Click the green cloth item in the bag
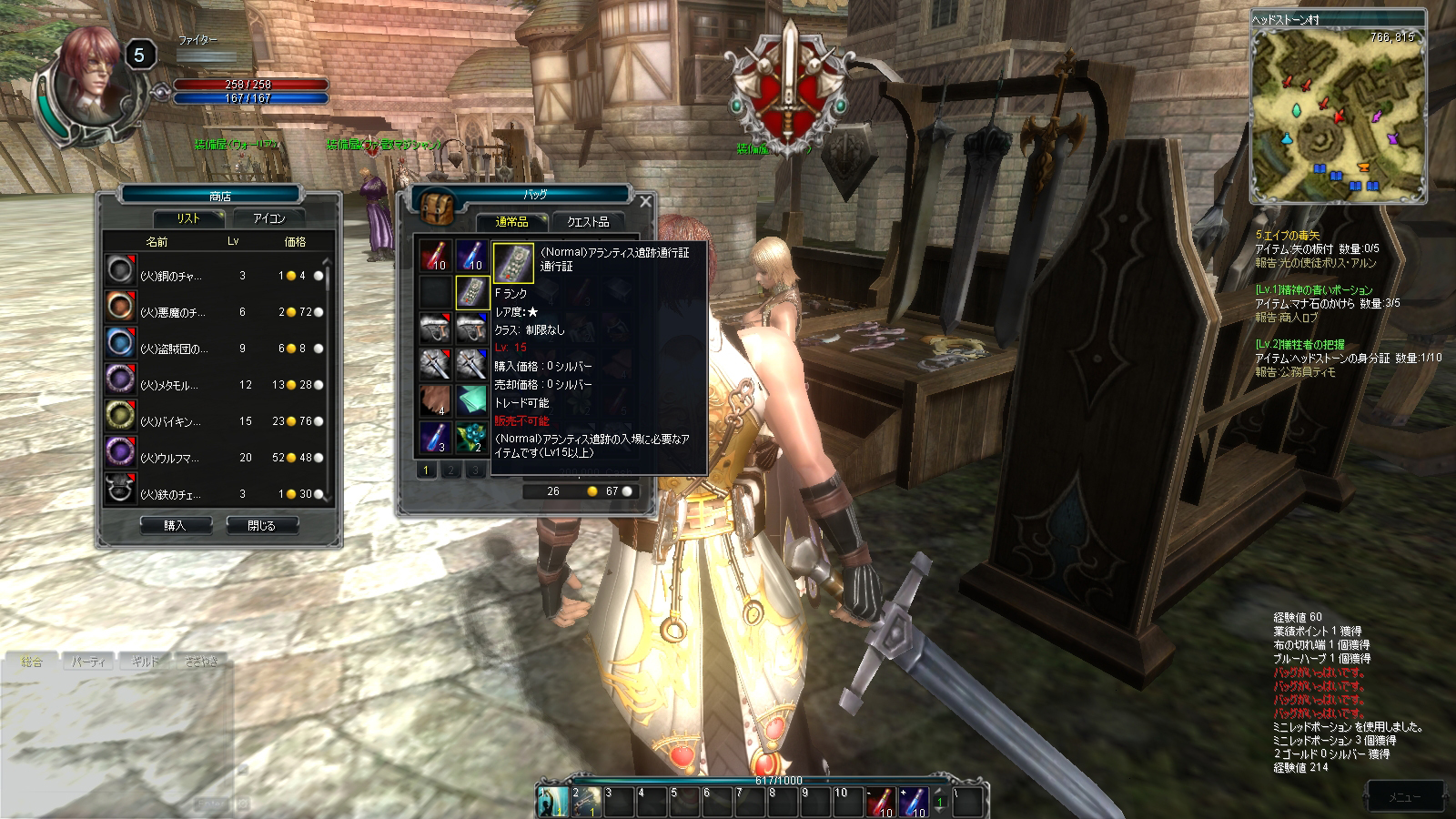Image resolution: width=1456 pixels, height=819 pixels. (x=471, y=400)
